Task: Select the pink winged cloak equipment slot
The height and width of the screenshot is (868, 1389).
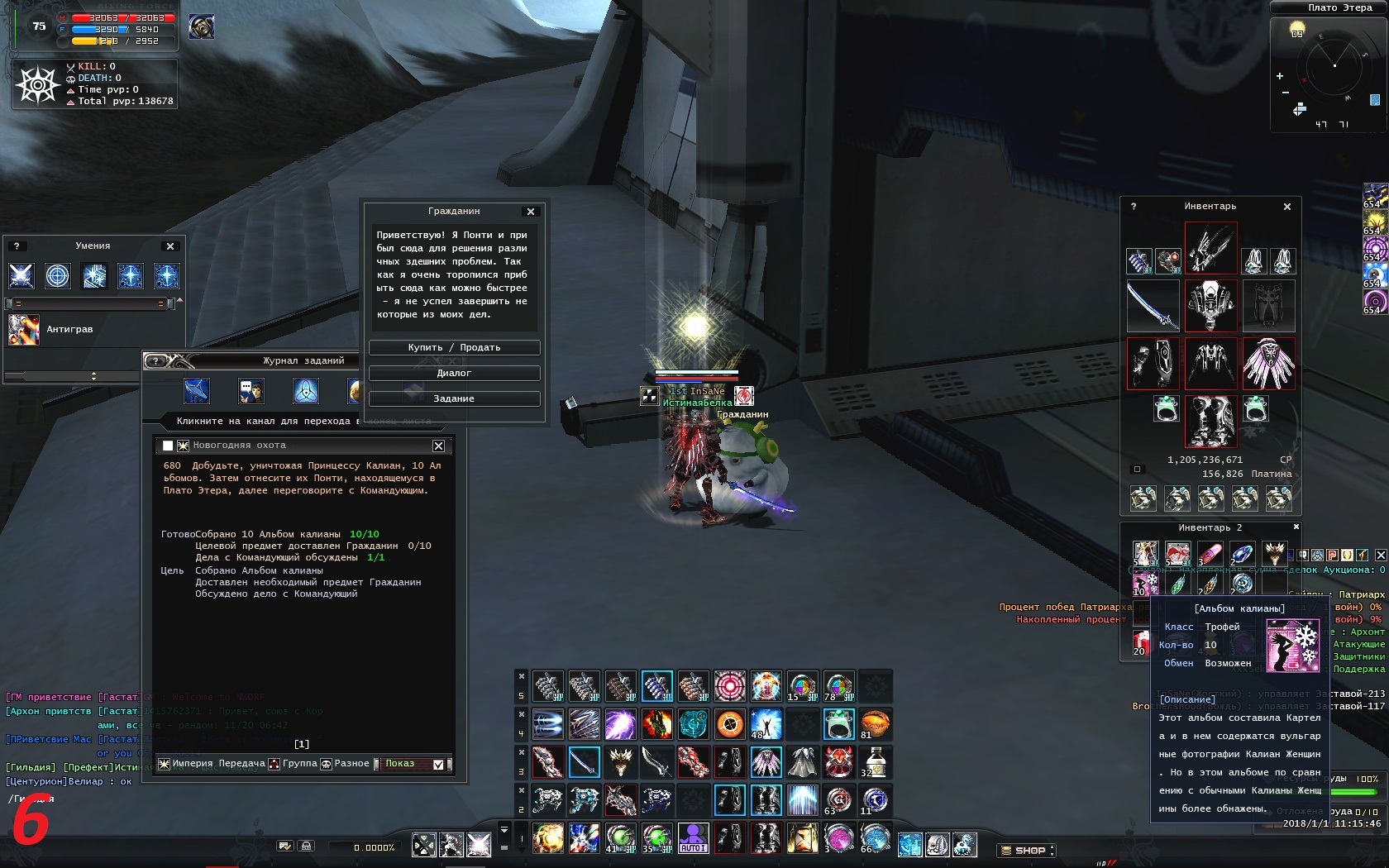Action: click(x=1268, y=364)
